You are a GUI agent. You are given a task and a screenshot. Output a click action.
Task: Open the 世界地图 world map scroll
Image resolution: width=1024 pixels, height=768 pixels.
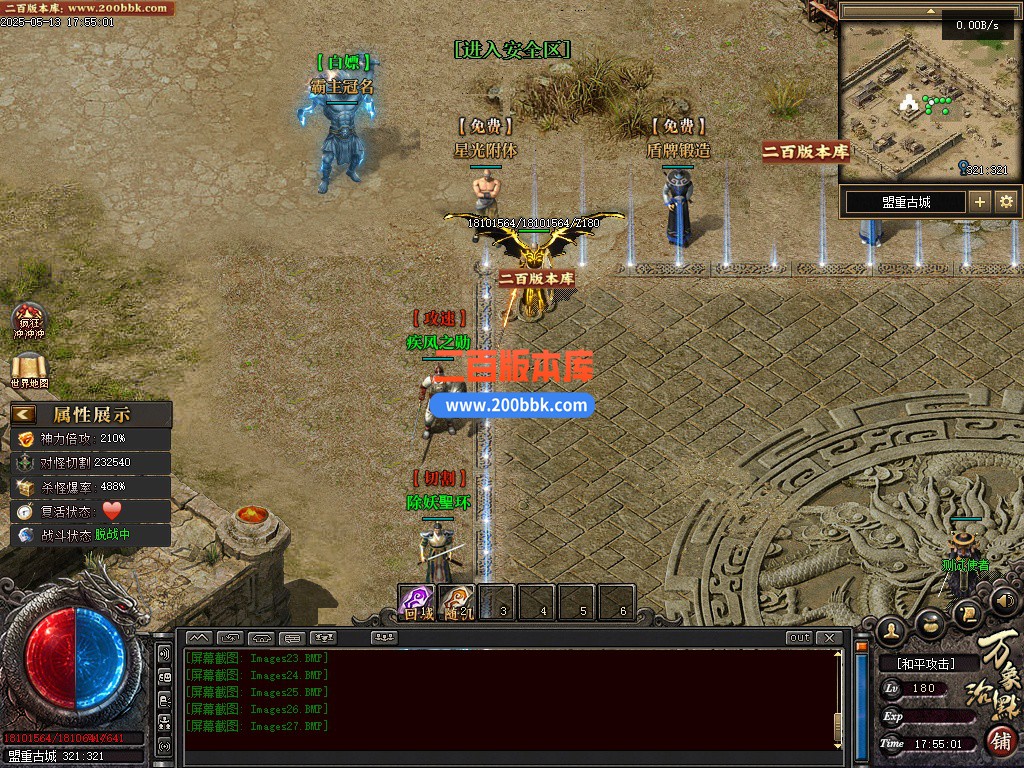[29, 369]
